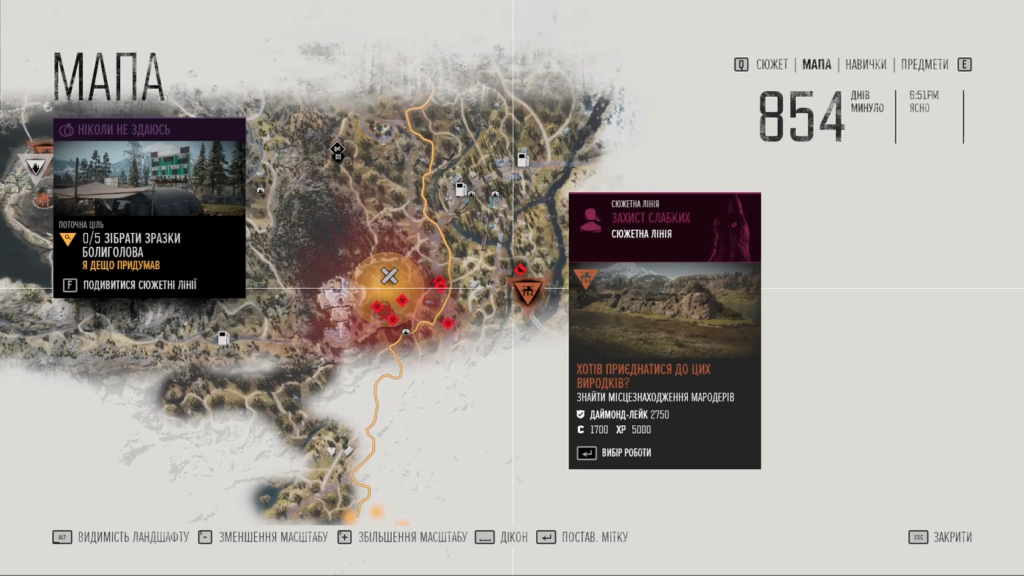This screenshot has width=1024, height=576.
Task: Open the НІКОЛИ НЕ ЗДАЮСЬ mission thumbnail
Action: coord(149,177)
